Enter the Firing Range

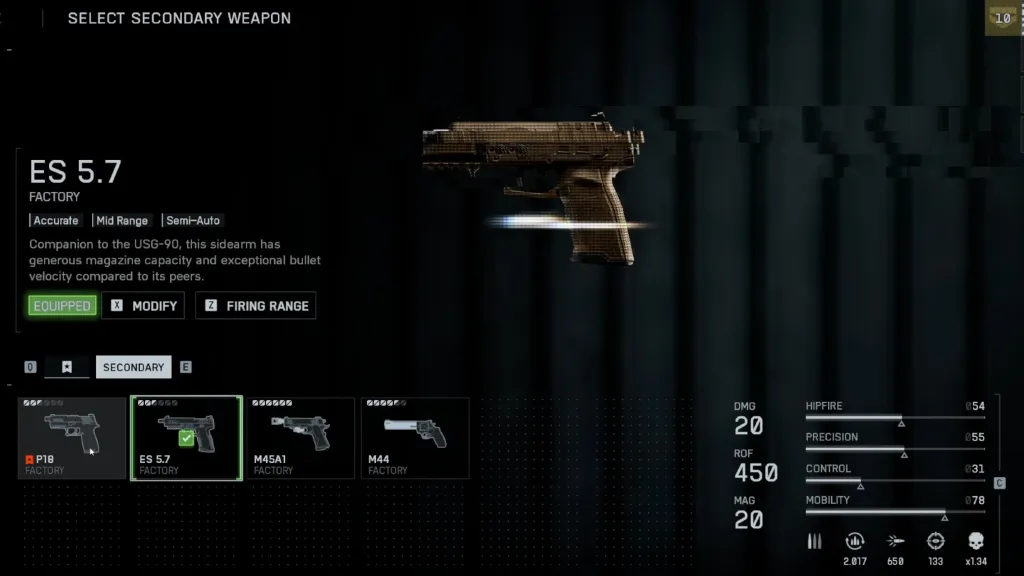(x=256, y=306)
